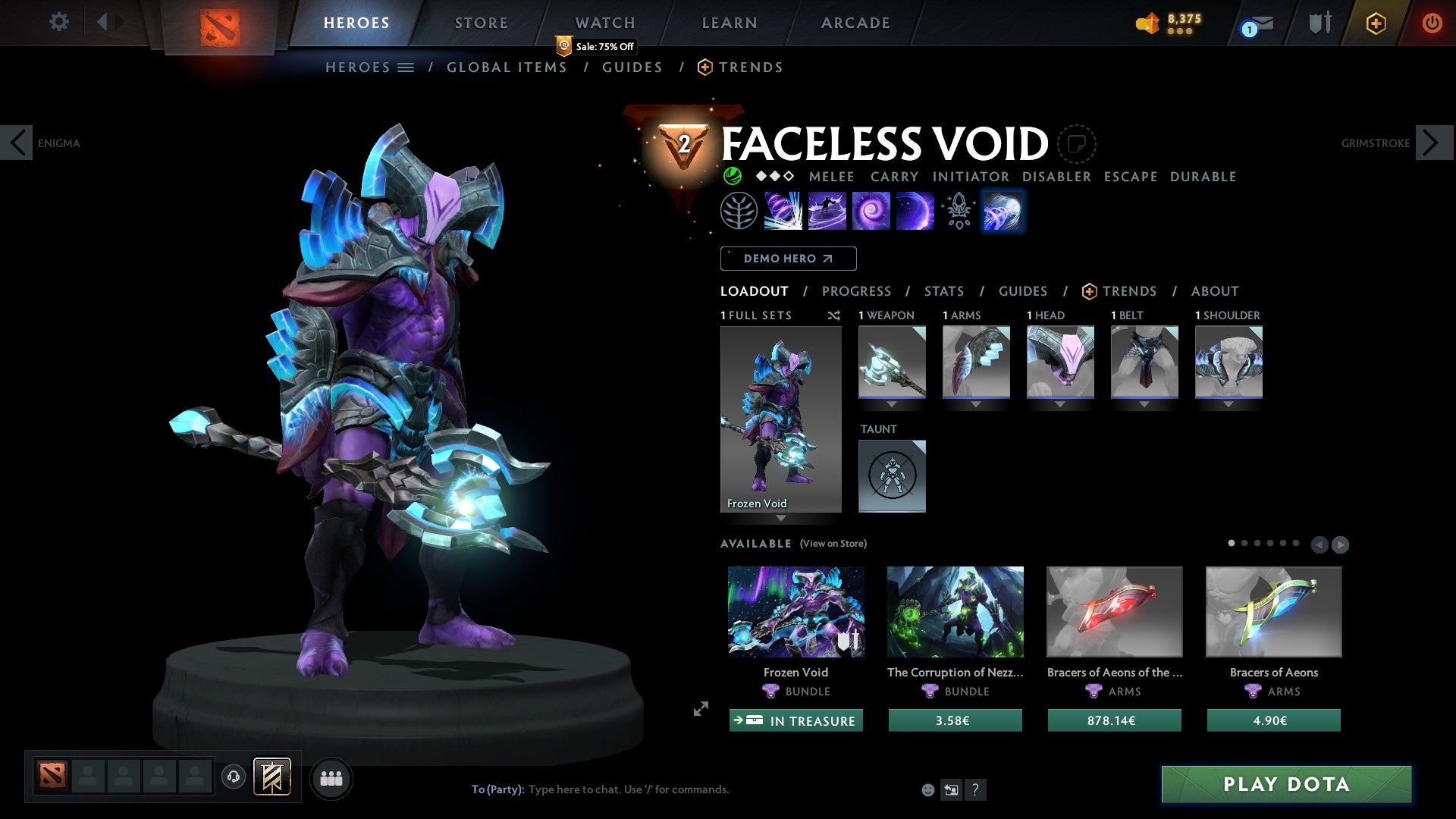Screen dimensions: 1456x819
Task: Switch to the STORE menu tab
Action: [x=481, y=22]
